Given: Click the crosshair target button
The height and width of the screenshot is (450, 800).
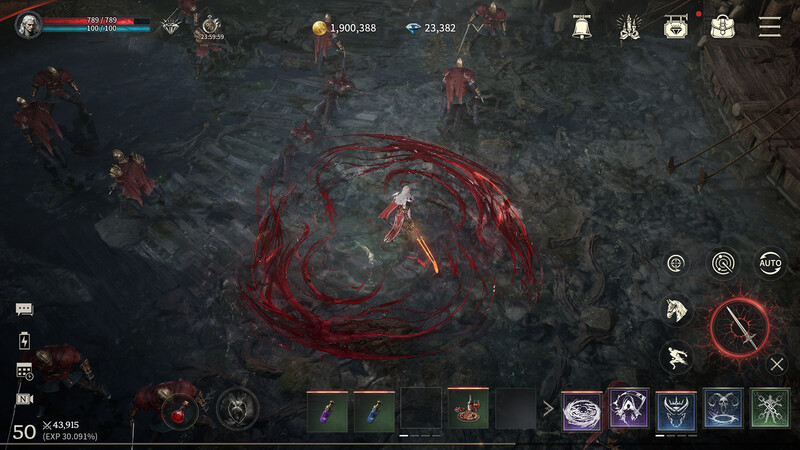Looking at the screenshot, I should coord(677,263).
